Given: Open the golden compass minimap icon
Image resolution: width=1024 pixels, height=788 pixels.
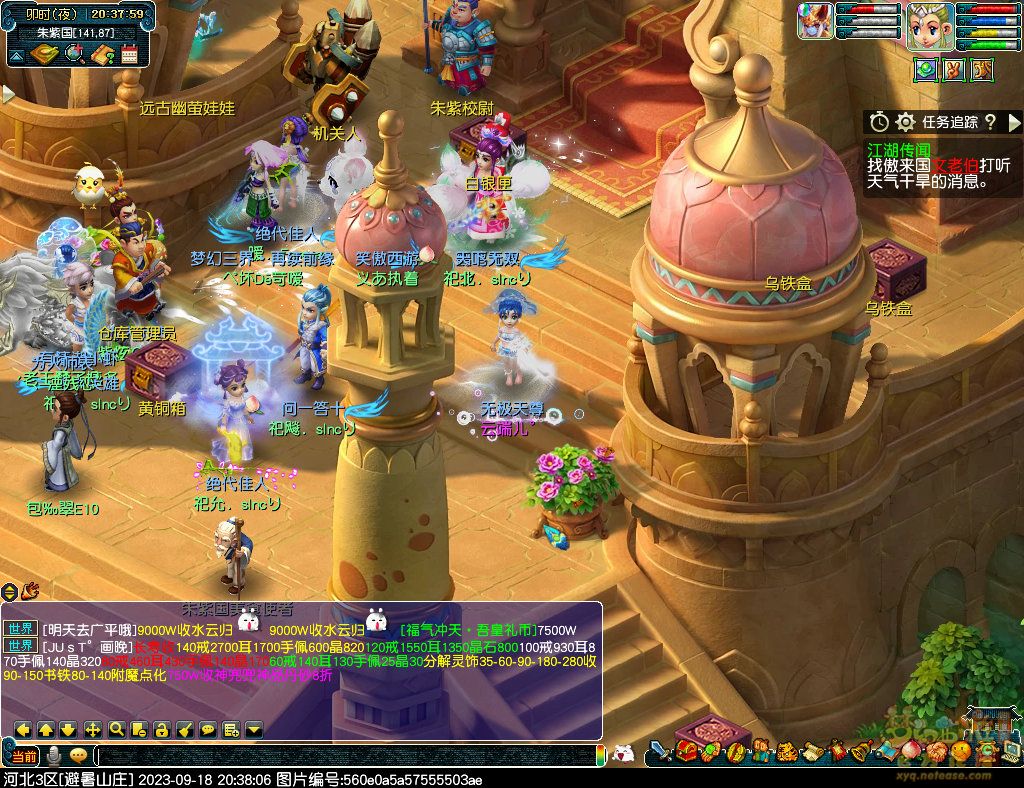Looking at the screenshot, I should [x=44, y=55].
